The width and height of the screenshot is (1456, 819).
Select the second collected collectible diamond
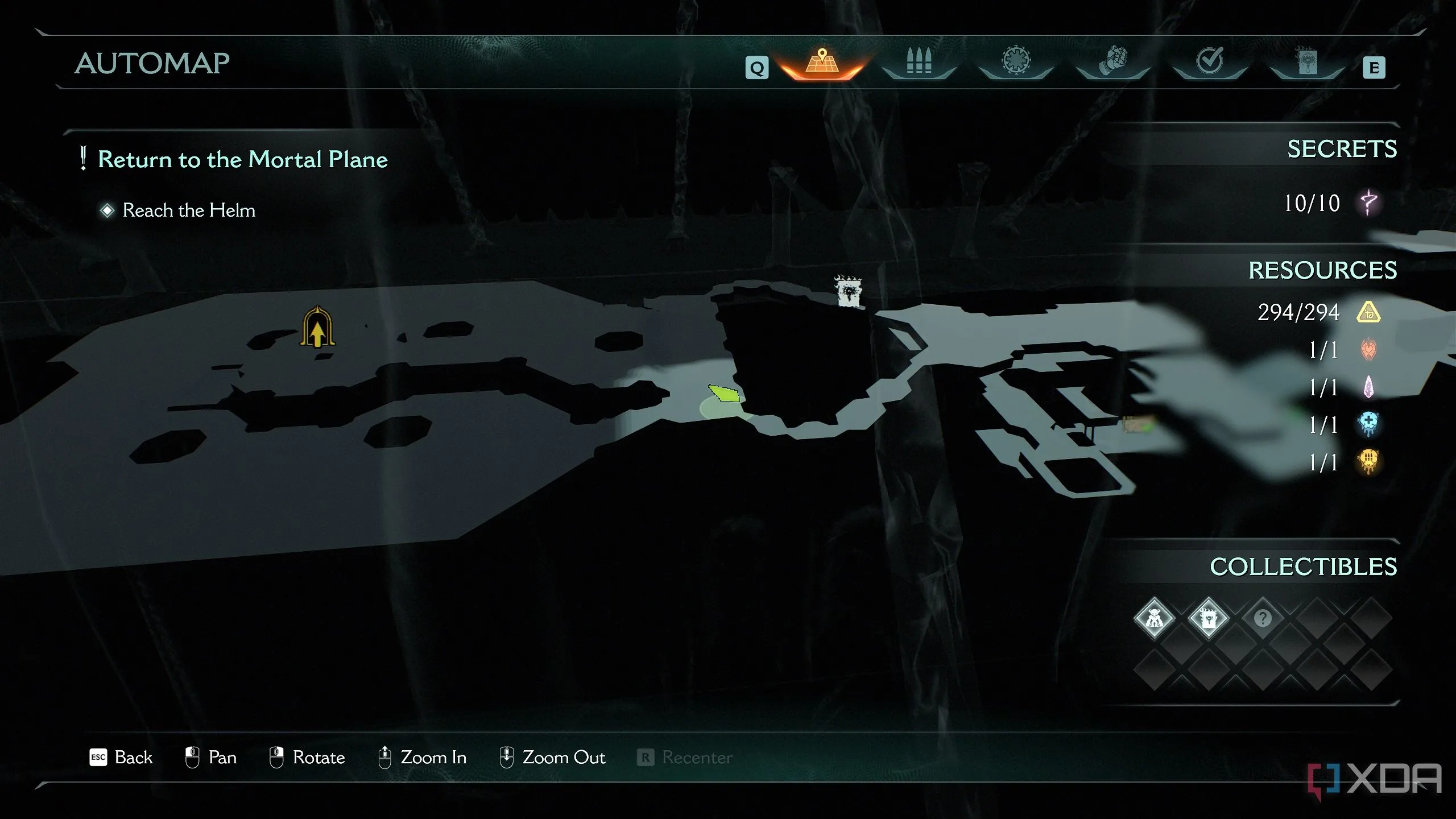point(1208,618)
